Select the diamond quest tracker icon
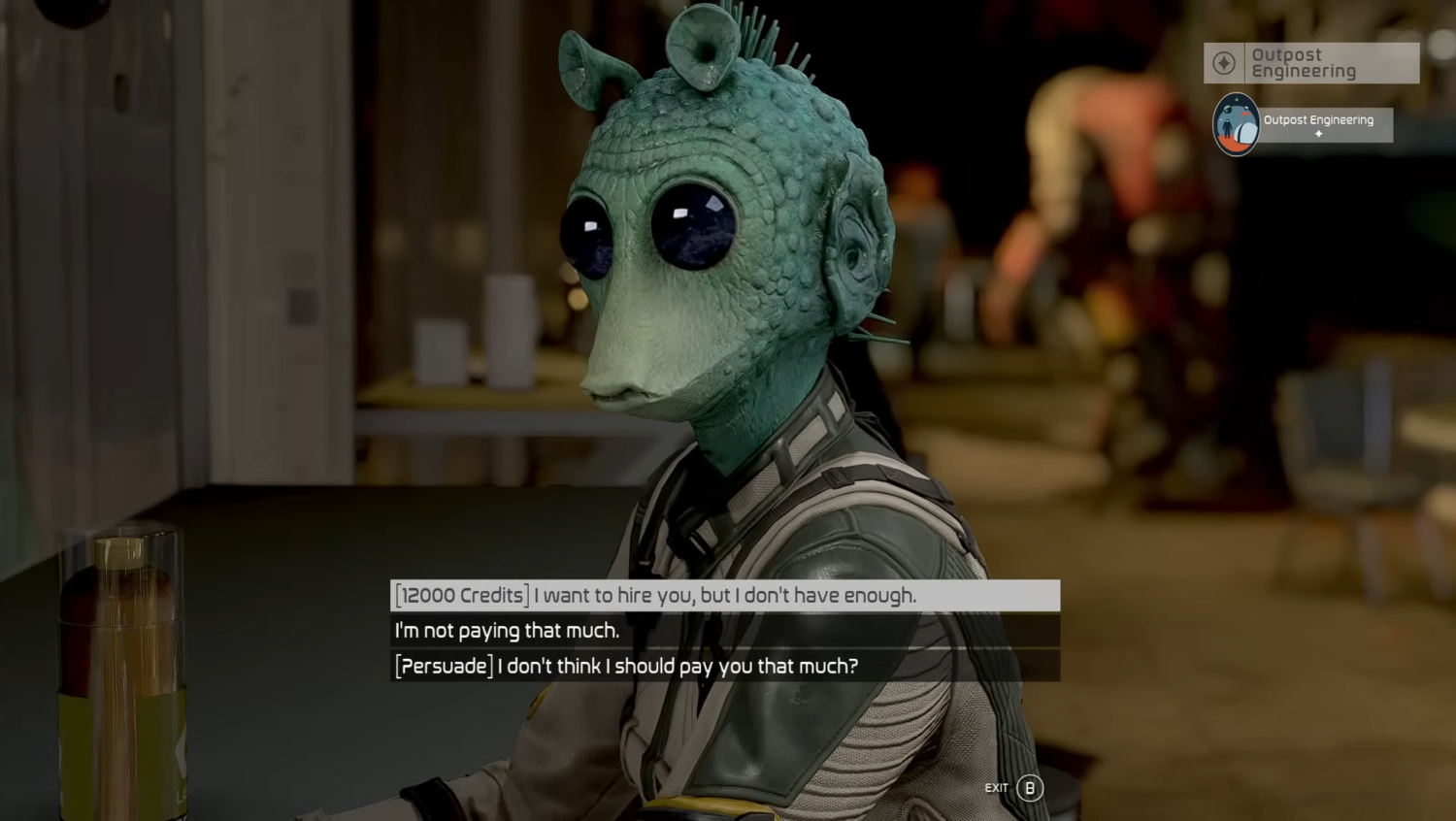 coord(1225,61)
